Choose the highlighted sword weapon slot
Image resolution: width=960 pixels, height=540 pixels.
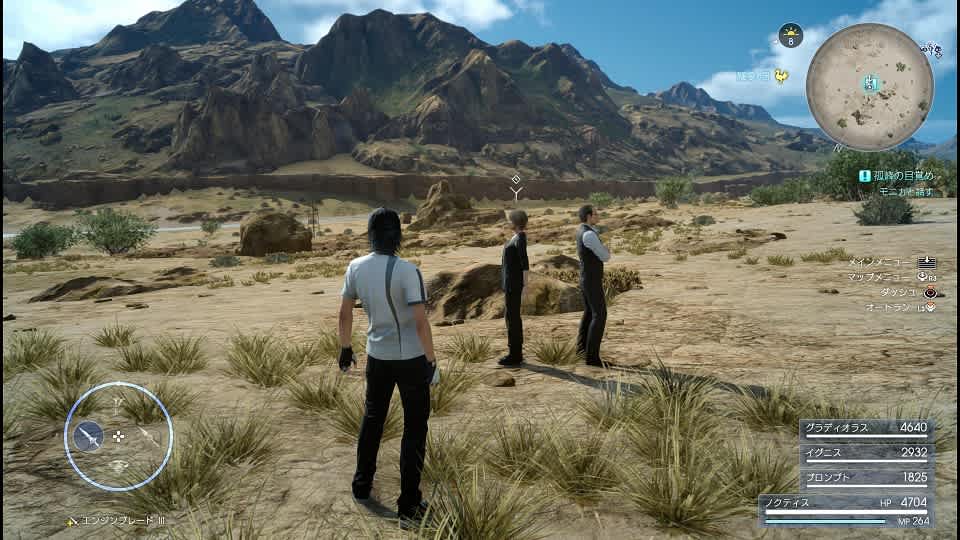coord(89,436)
